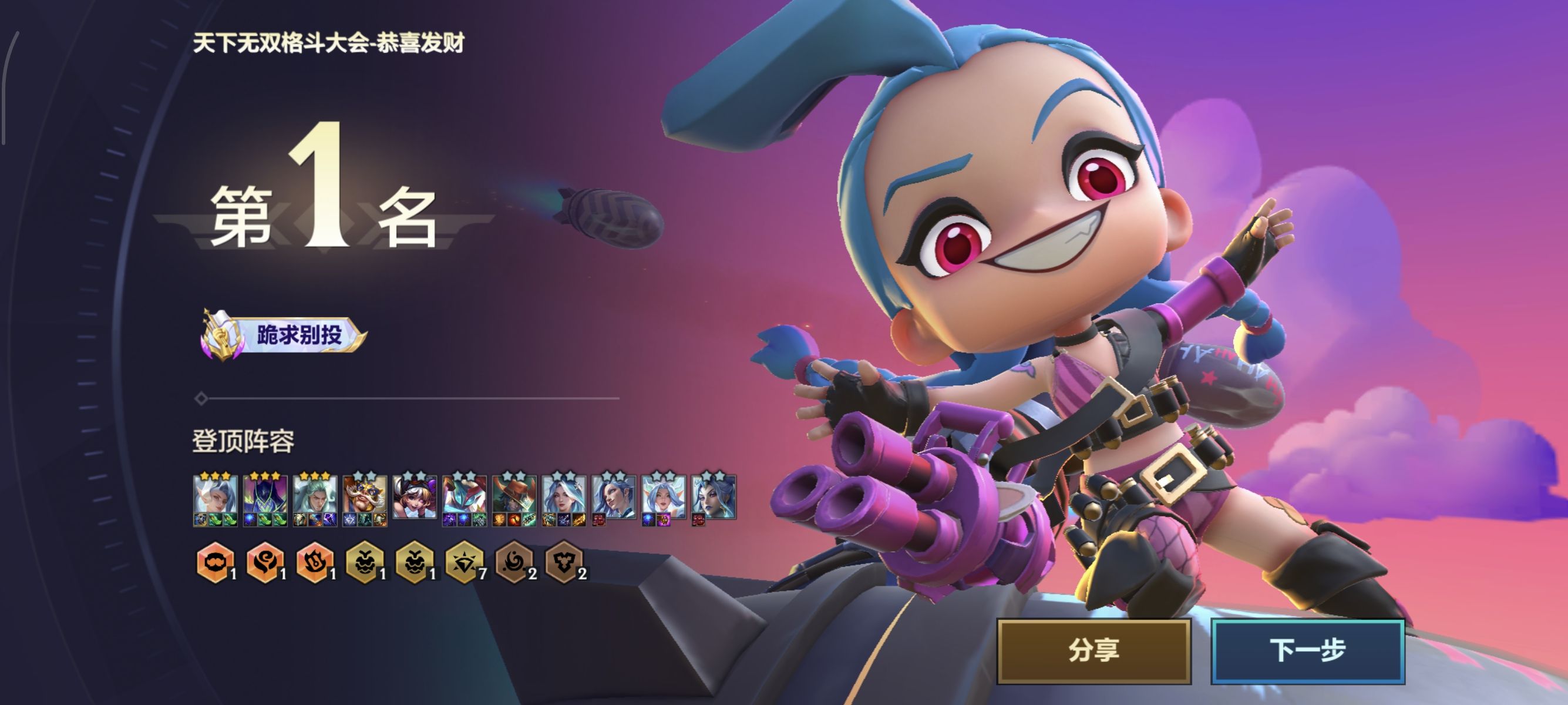
Task: Open the gold diamond trait with count 7
Action: [465, 562]
